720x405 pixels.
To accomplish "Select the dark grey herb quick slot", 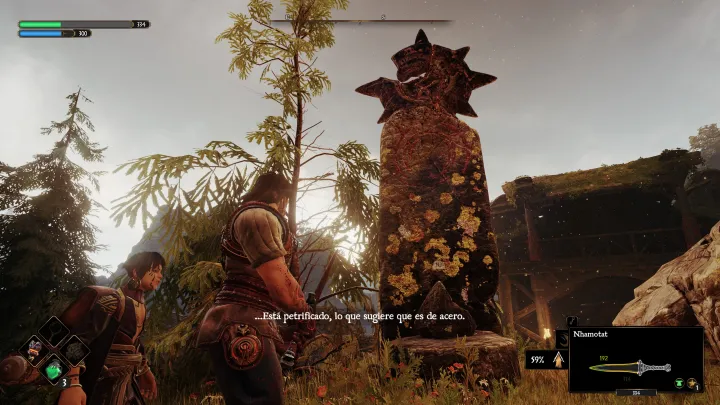I will [73, 351].
